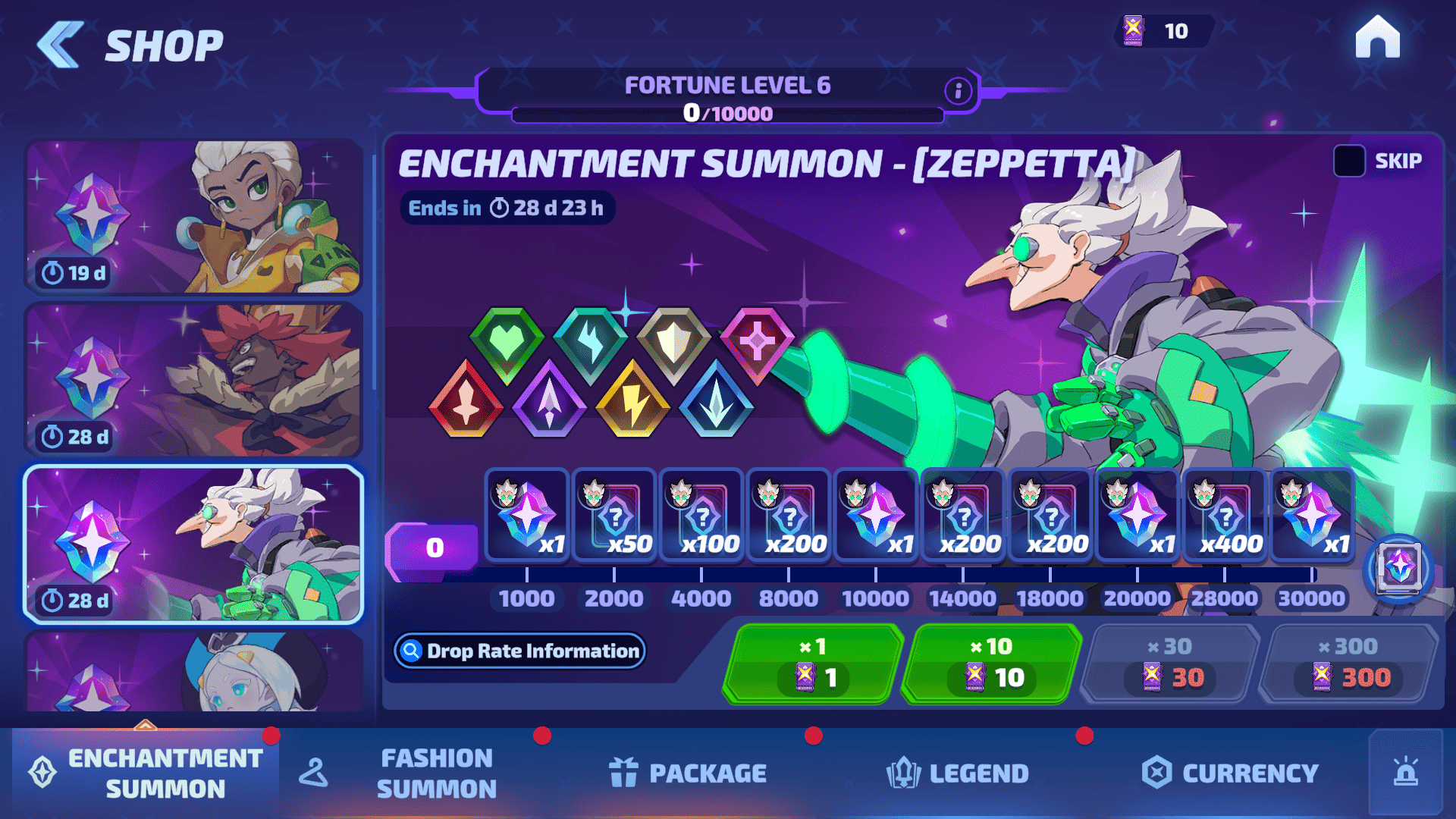This screenshot has width=1456, height=819.
Task: Summon 10 times for 10 tickets
Action: coord(992,663)
